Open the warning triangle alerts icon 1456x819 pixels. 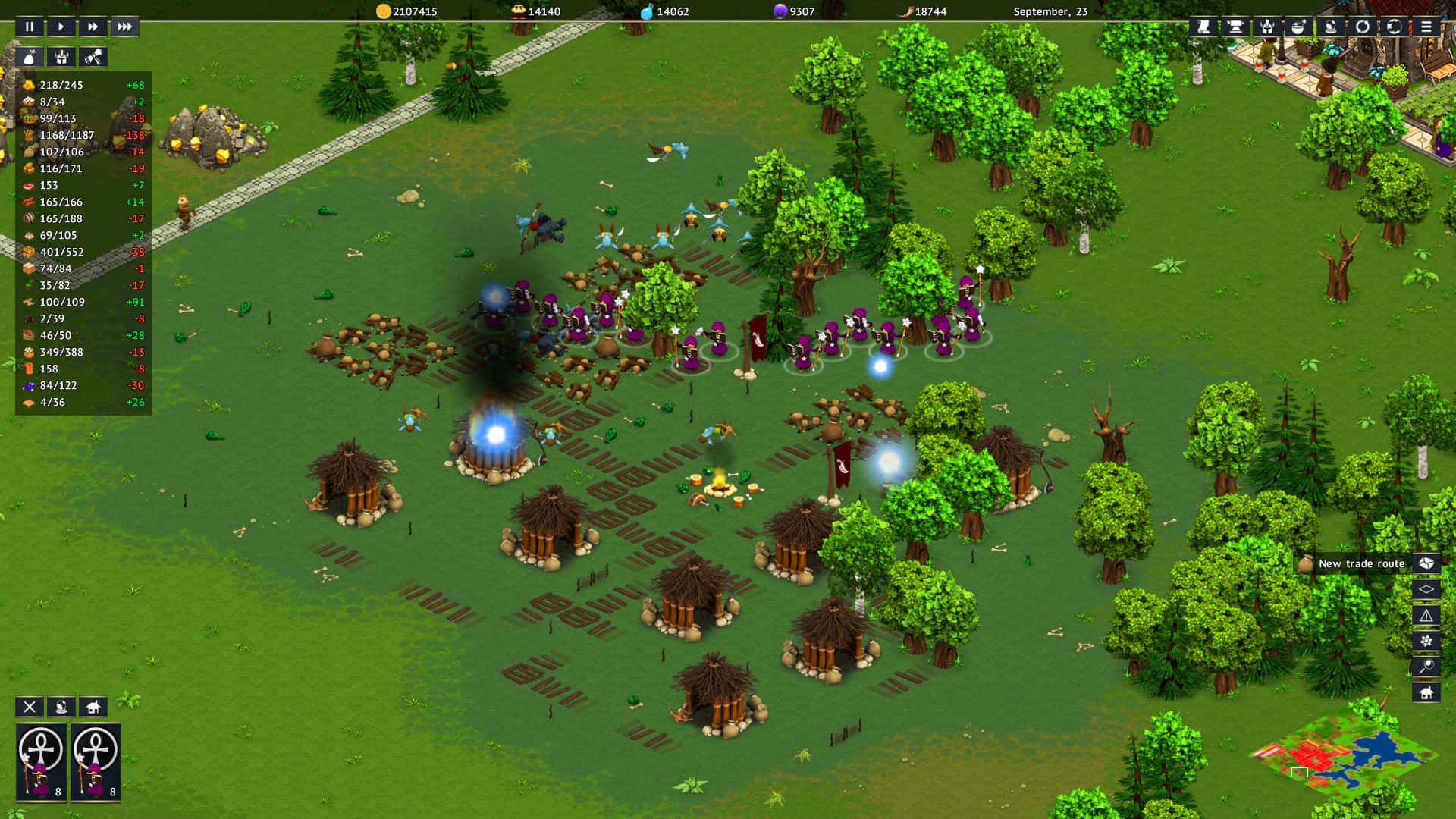pos(1426,615)
